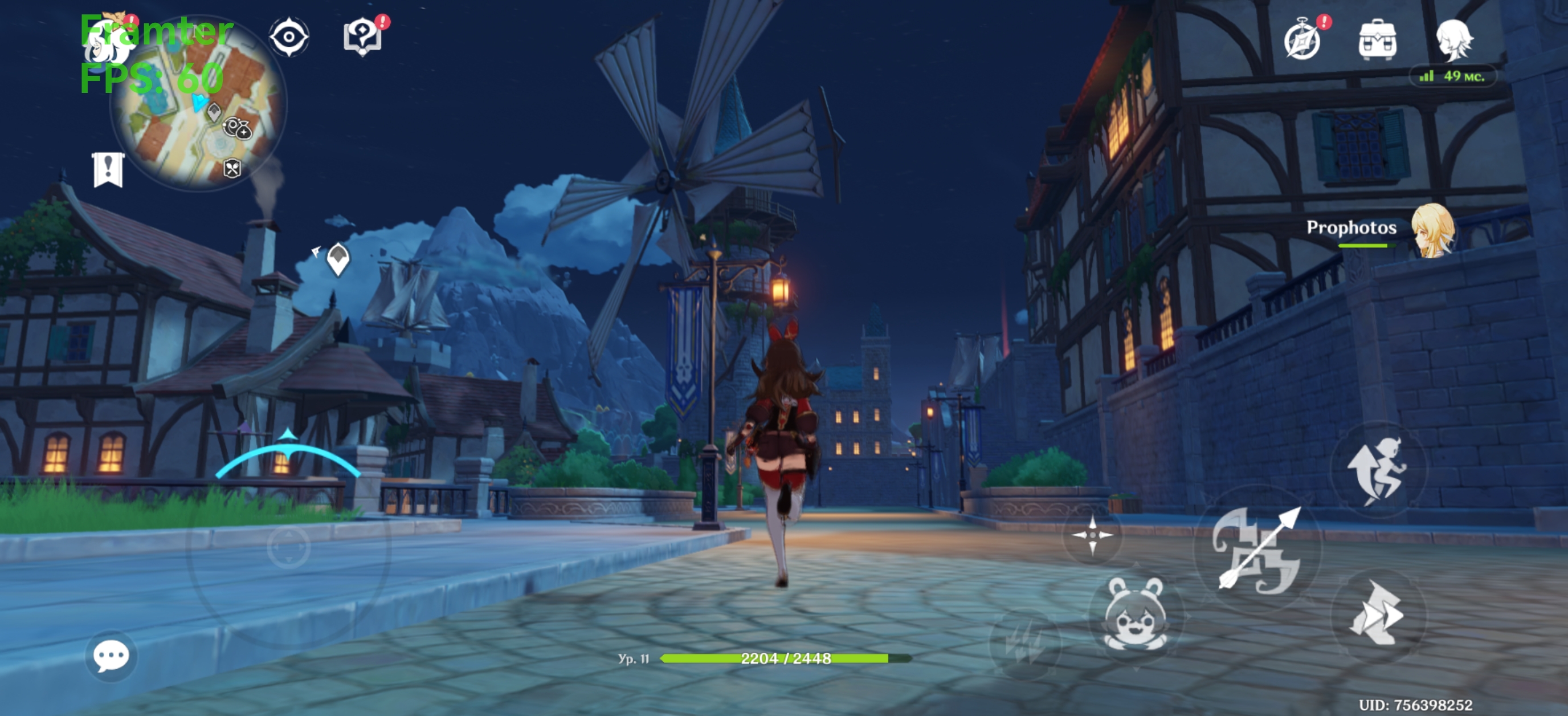Open the character profile head icon
The image size is (1568, 716).
(1453, 39)
